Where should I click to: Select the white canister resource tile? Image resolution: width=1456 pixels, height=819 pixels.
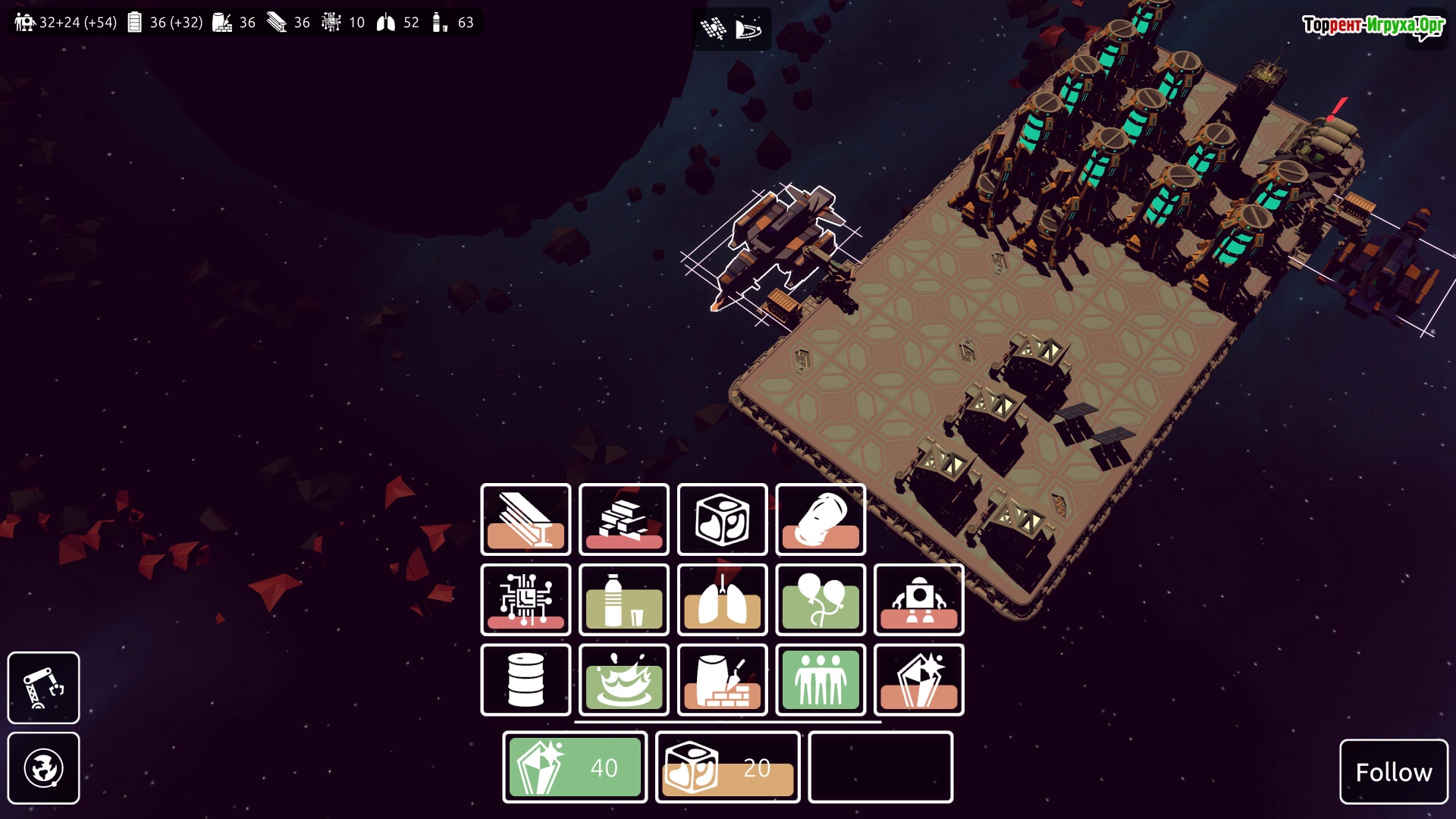click(x=821, y=519)
